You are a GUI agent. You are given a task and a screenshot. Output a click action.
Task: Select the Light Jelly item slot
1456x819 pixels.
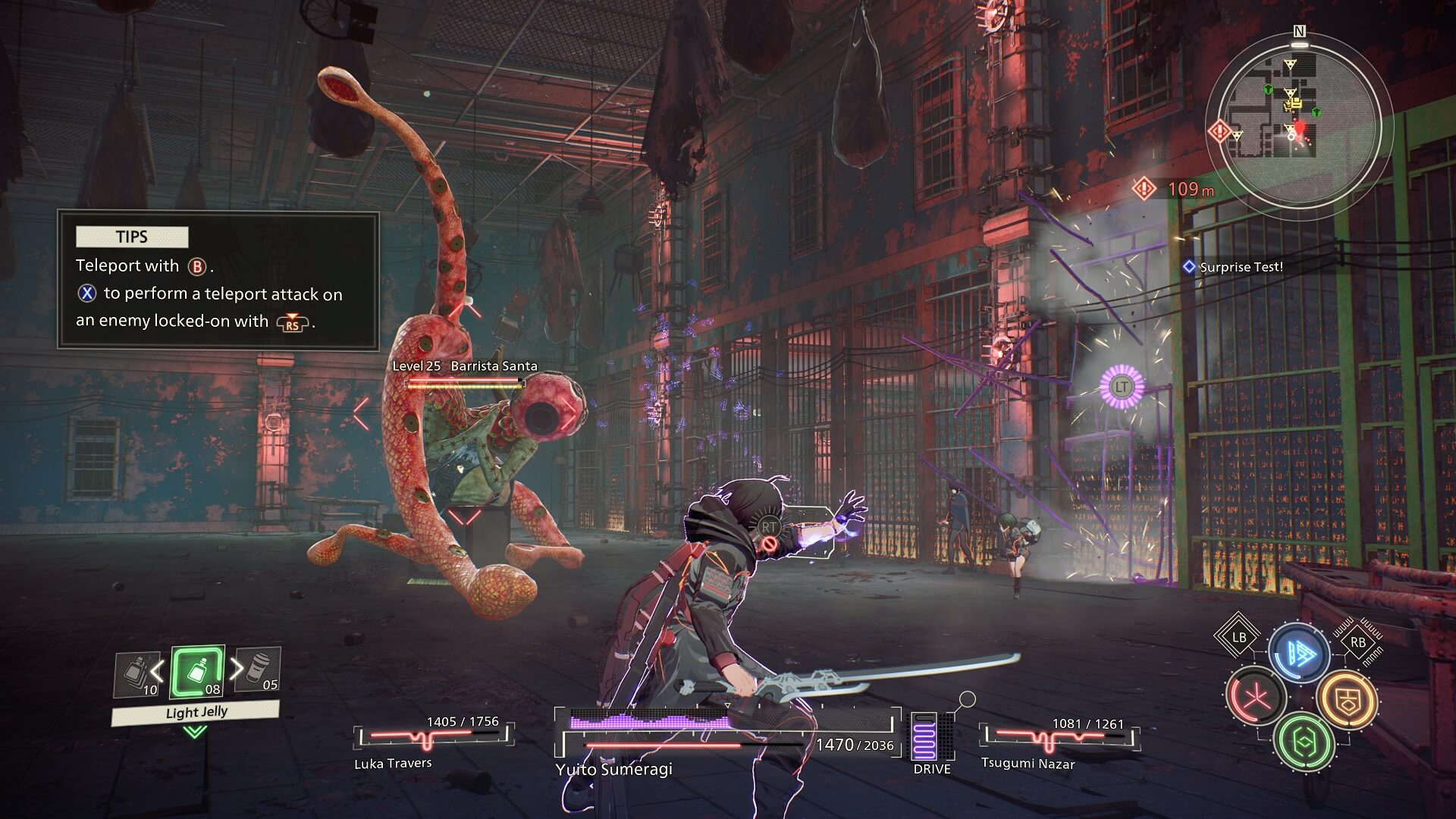click(197, 672)
